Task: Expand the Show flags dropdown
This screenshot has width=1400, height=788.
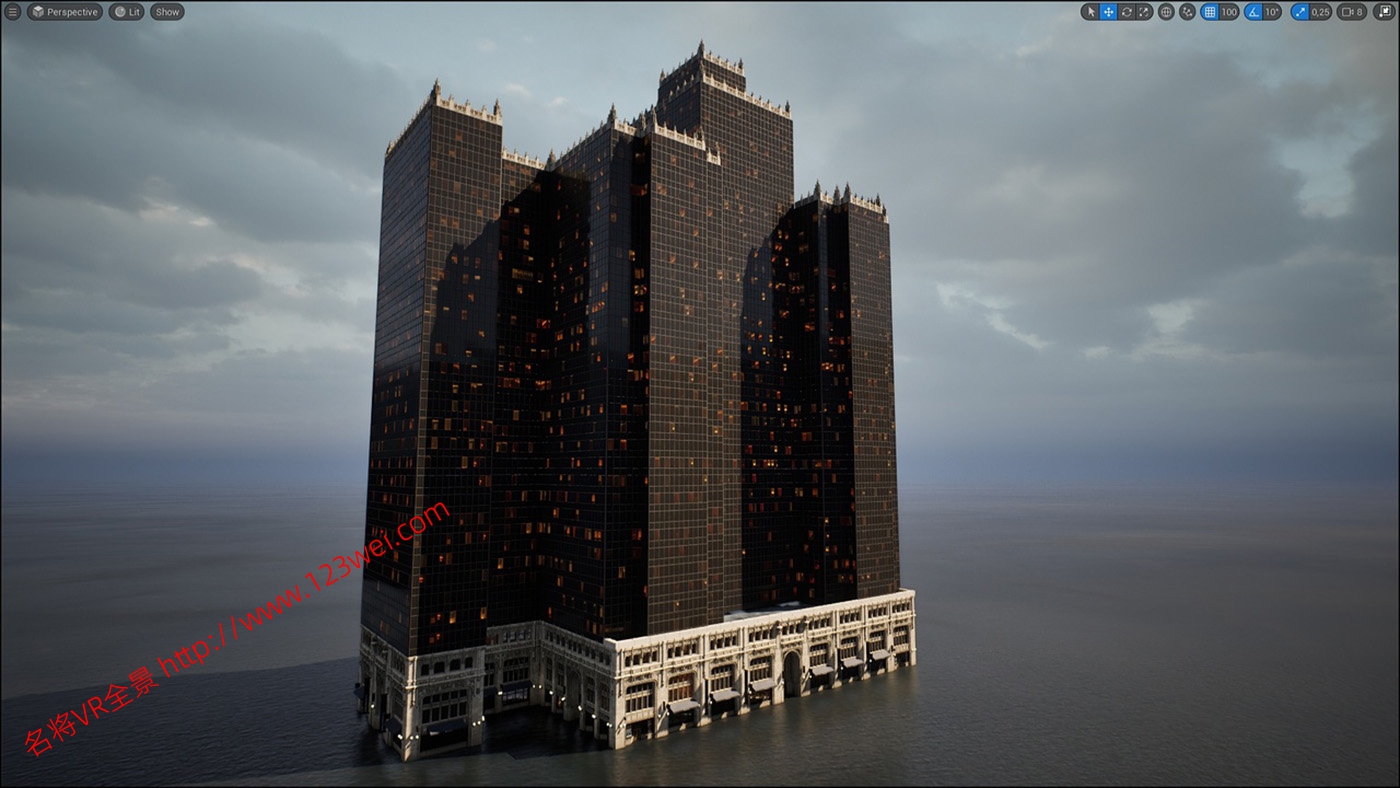Action: [x=166, y=11]
